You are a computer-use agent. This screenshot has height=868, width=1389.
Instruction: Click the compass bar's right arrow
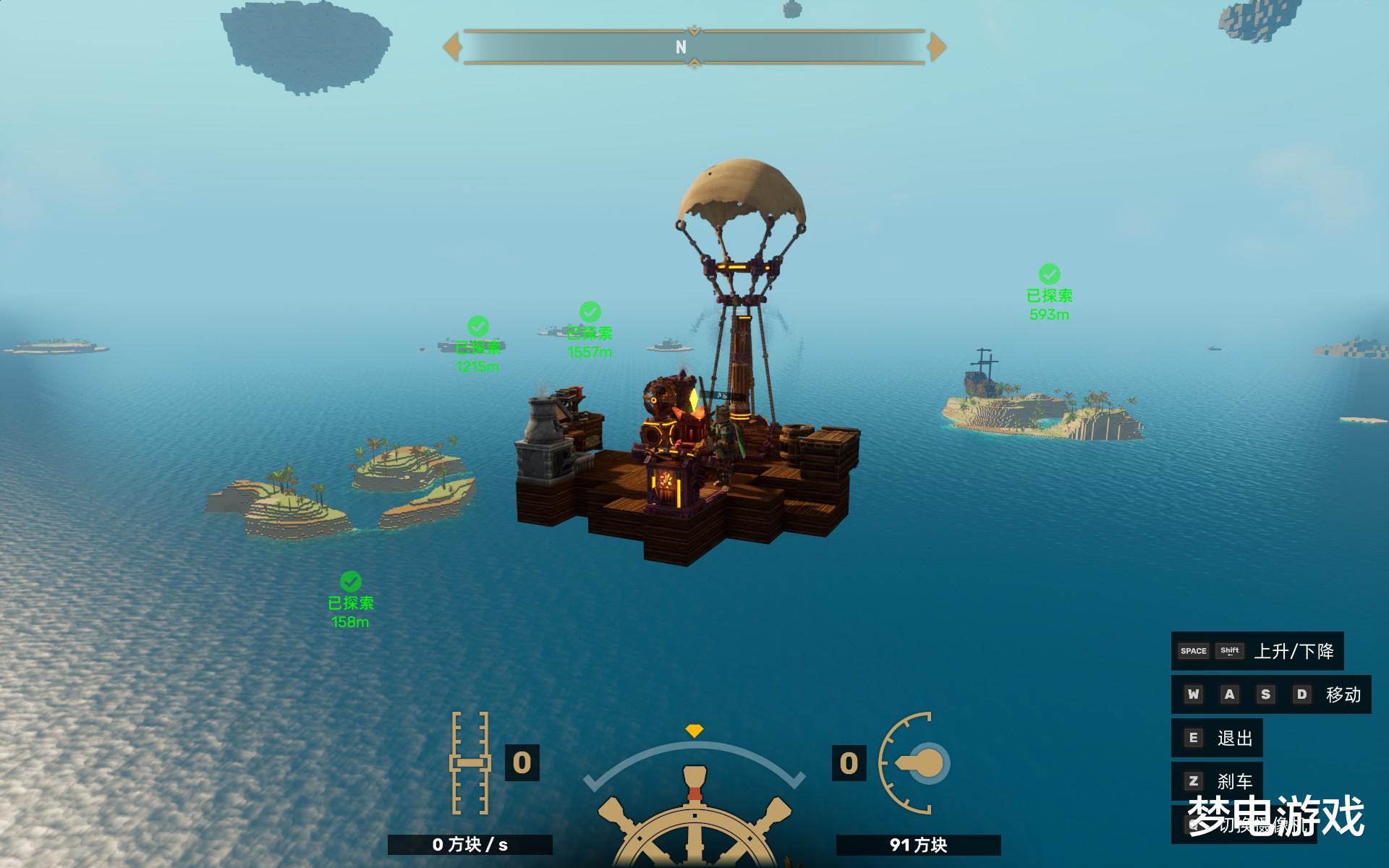[937, 47]
